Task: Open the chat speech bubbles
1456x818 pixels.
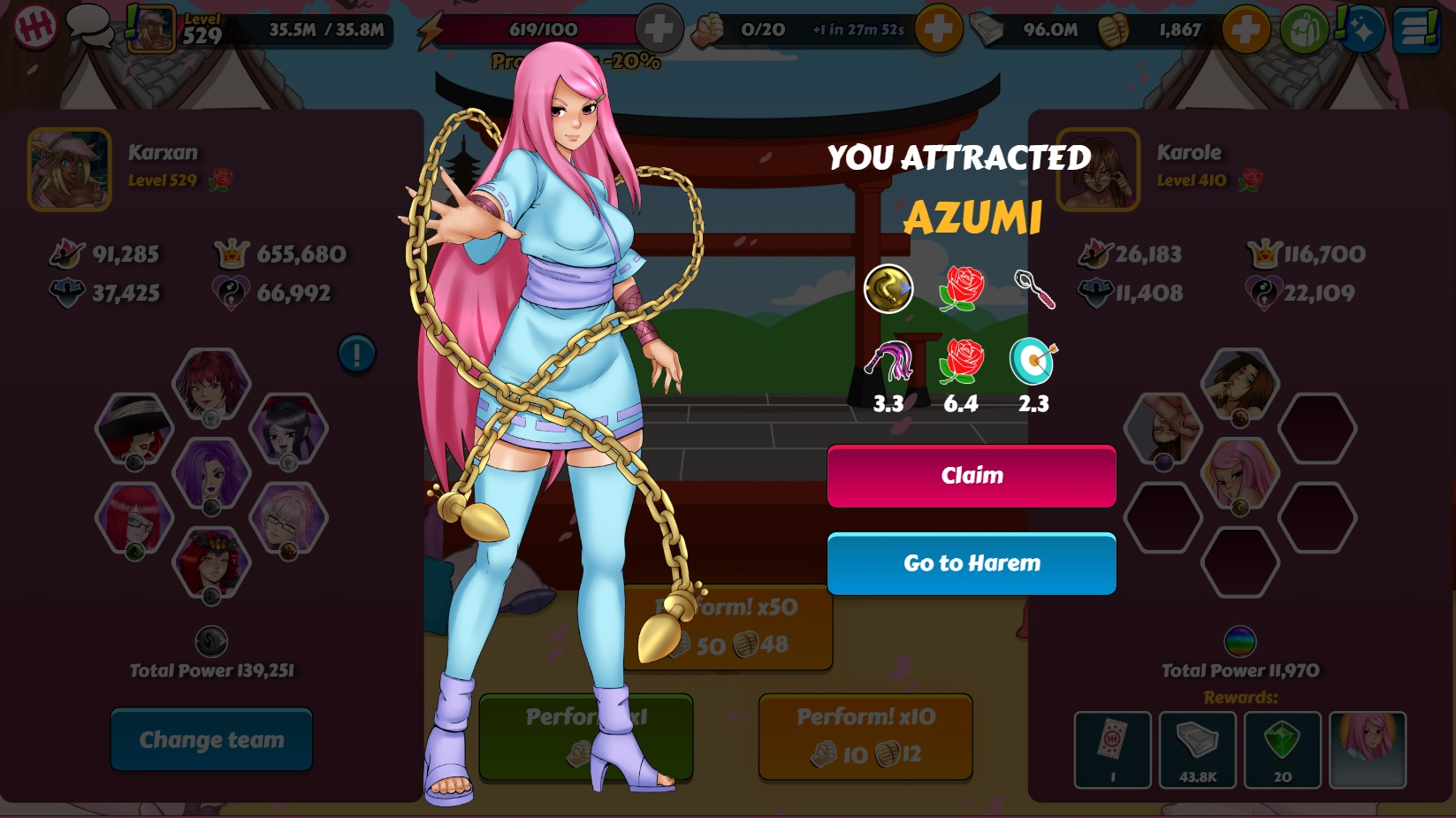Action: pos(89,27)
